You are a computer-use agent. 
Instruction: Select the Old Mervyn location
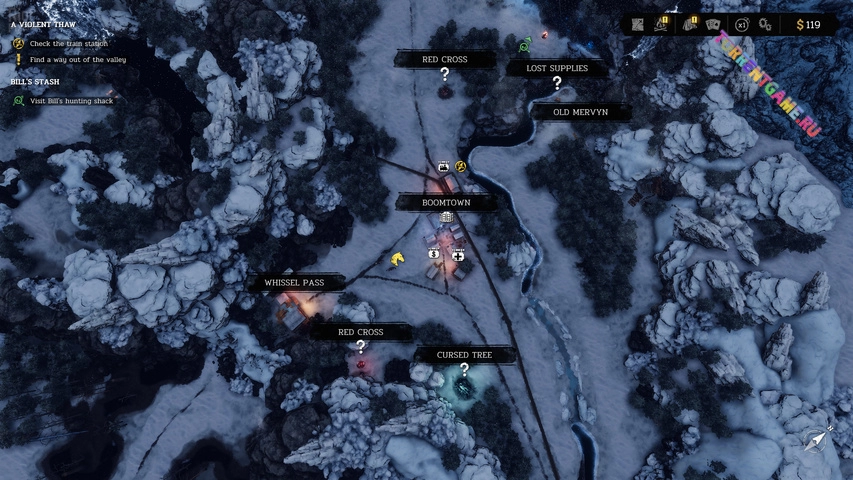581,112
